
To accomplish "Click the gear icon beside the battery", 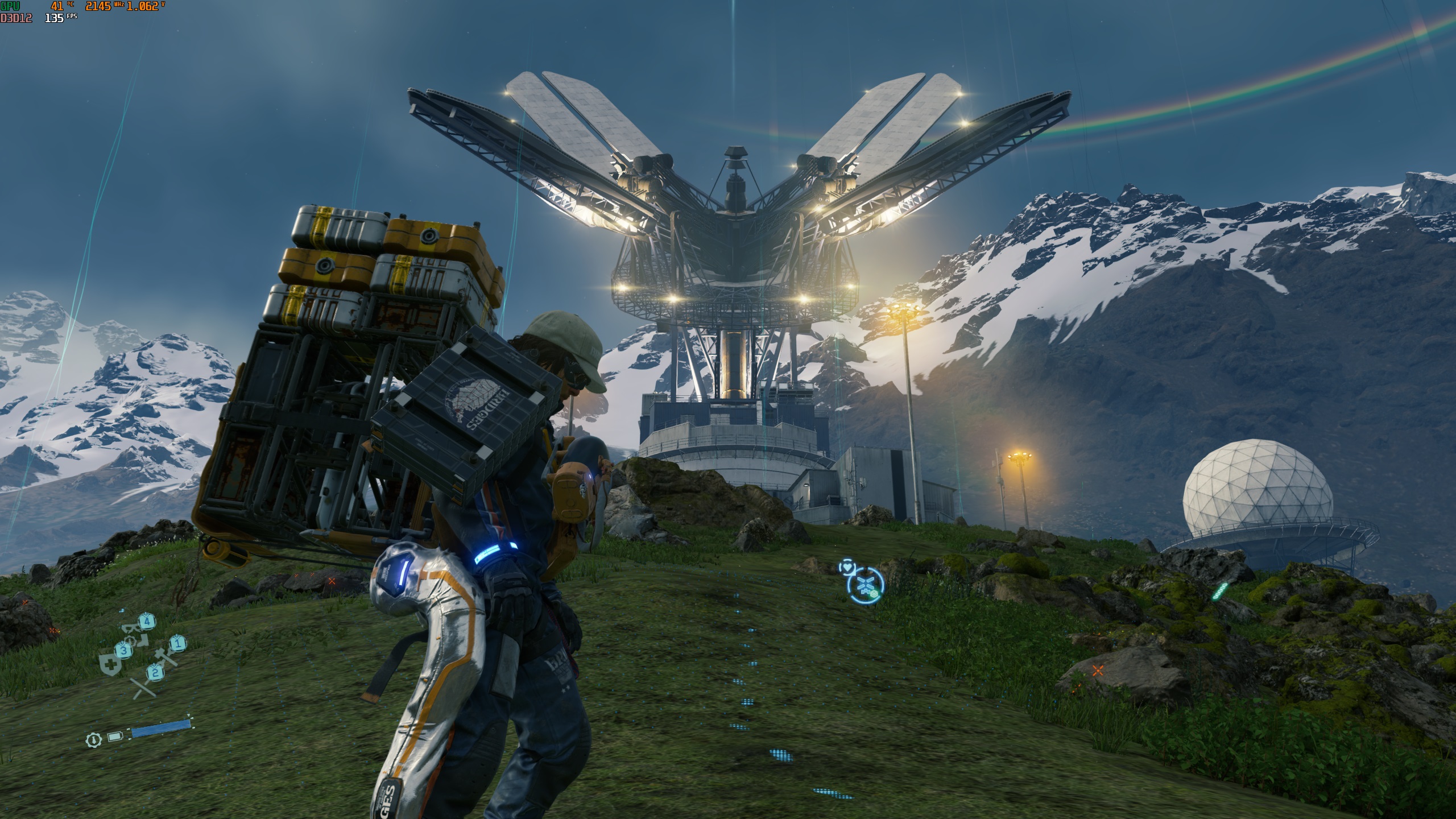I will click(x=93, y=739).
